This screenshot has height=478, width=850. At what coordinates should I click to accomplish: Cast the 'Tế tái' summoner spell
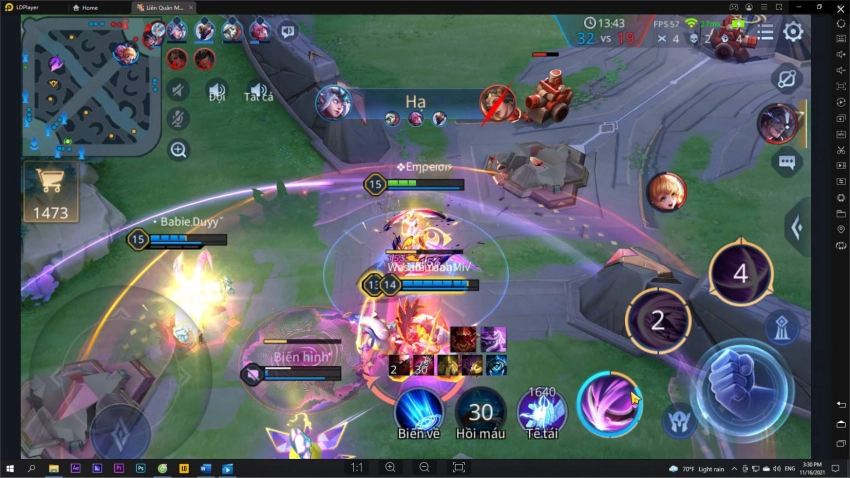[542, 412]
